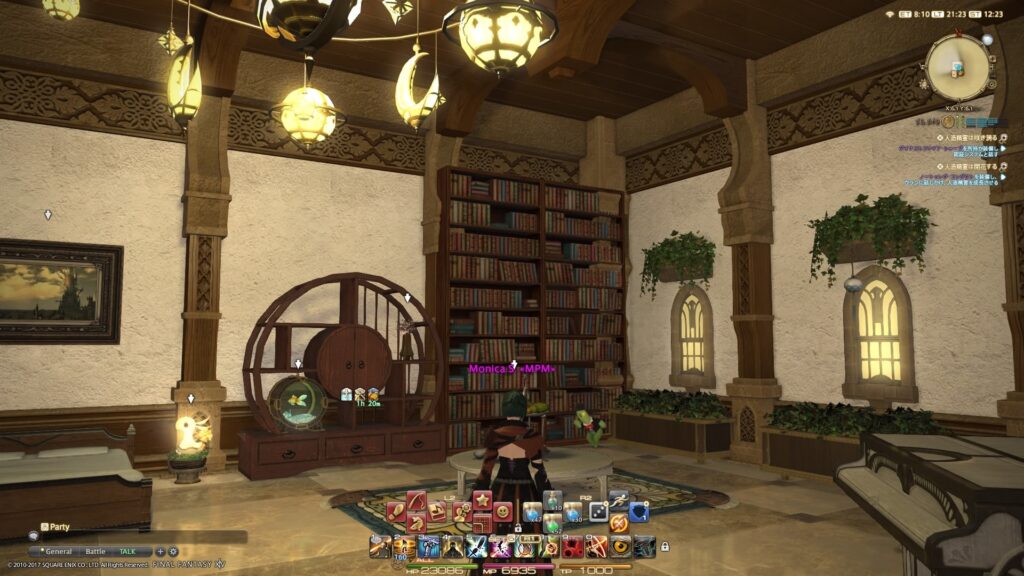This screenshot has width=1024, height=576.
Task: Switch to the General chat tab
Action: click(x=57, y=551)
